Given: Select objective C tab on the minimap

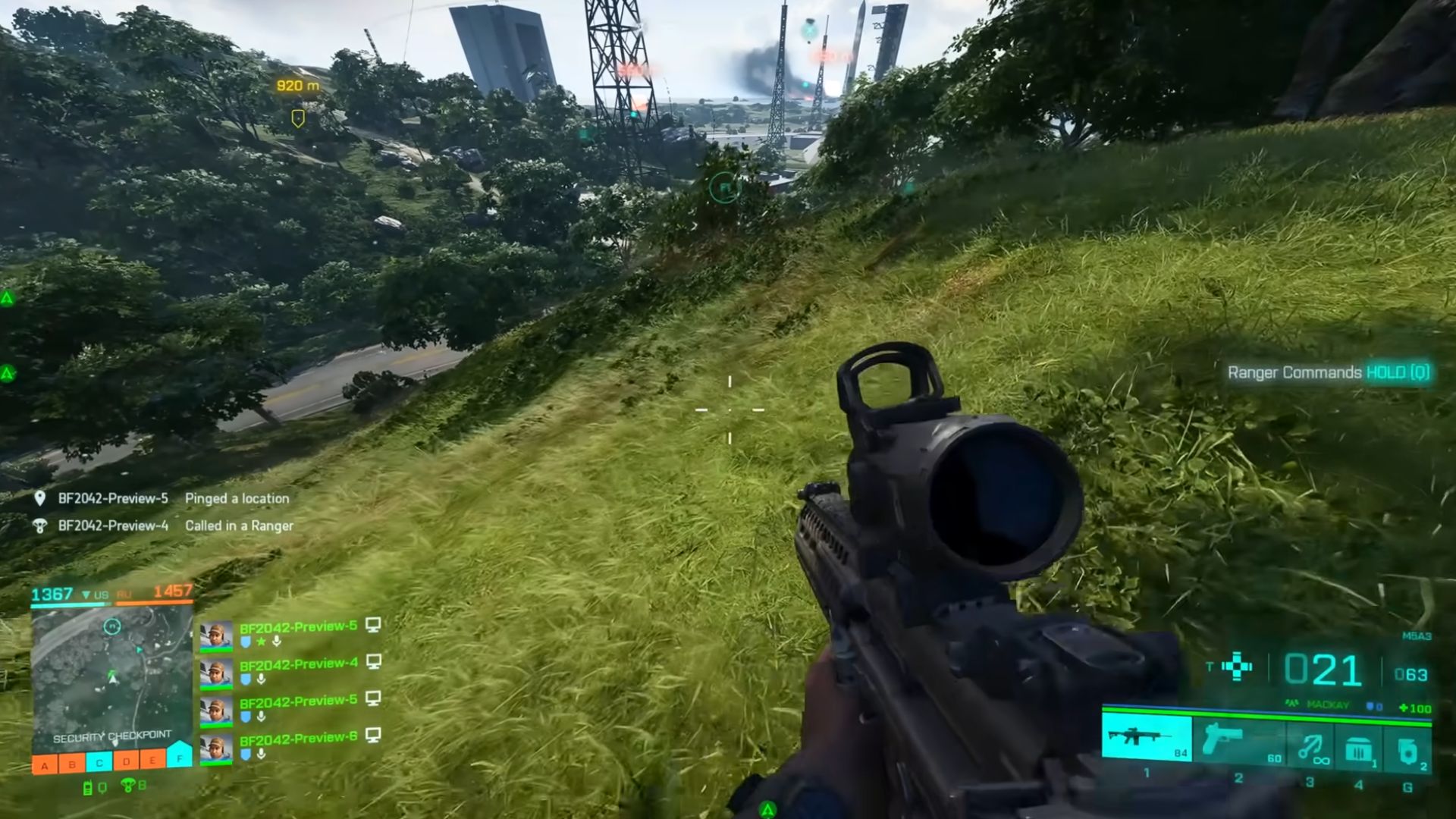Looking at the screenshot, I should tap(99, 760).
